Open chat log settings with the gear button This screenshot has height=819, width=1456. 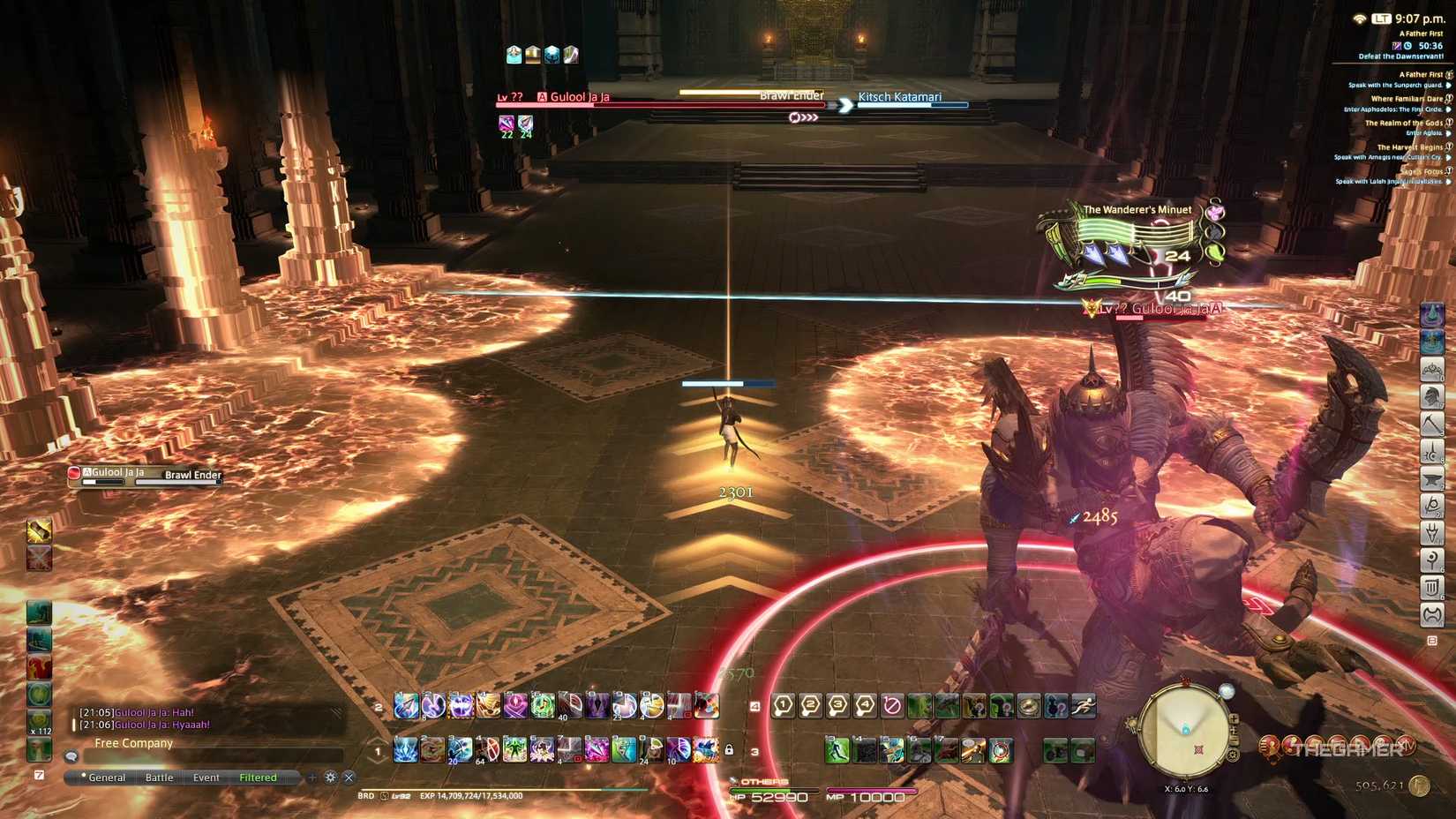point(330,778)
